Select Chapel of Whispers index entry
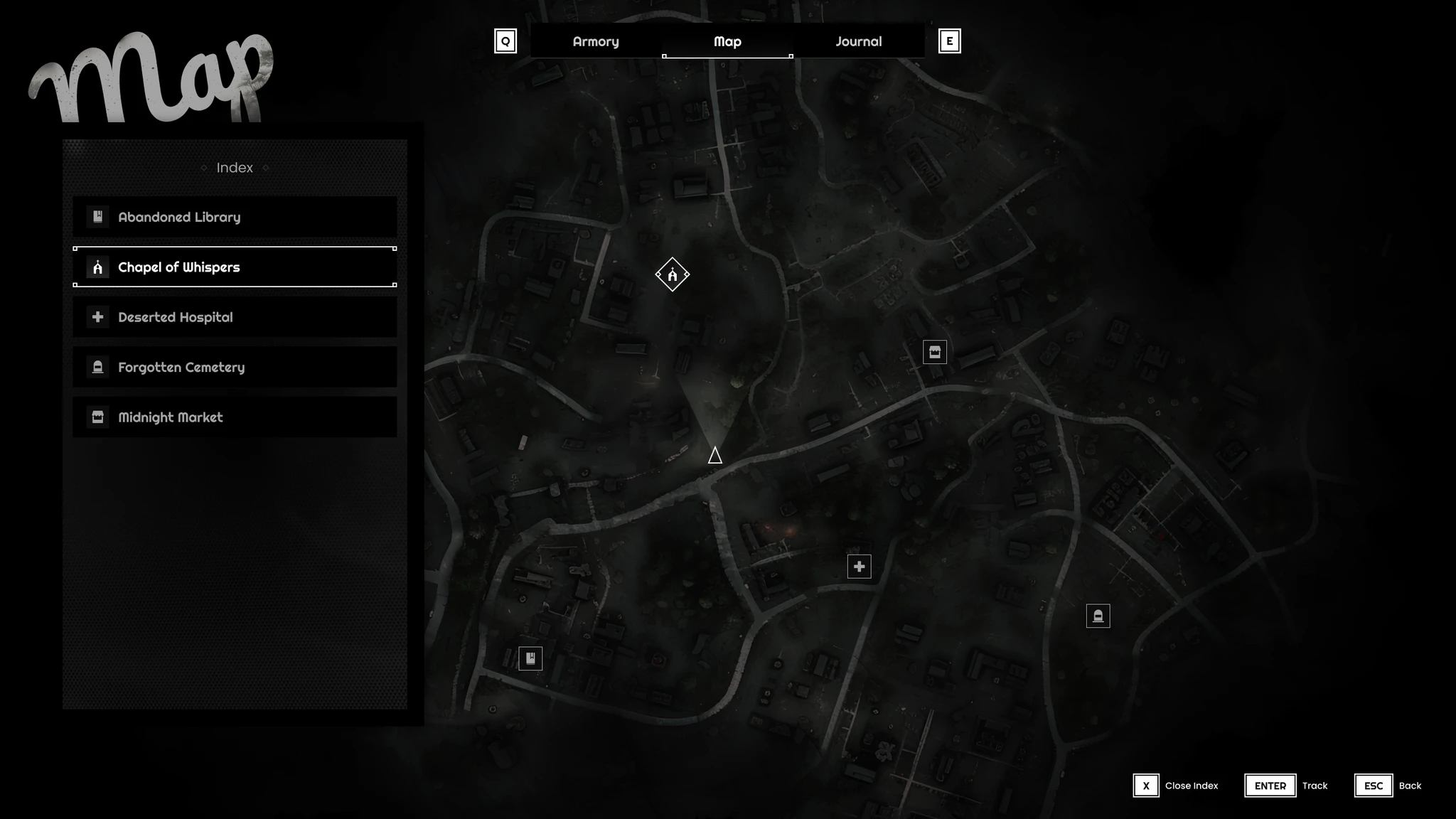The image size is (1456, 819). click(235, 267)
